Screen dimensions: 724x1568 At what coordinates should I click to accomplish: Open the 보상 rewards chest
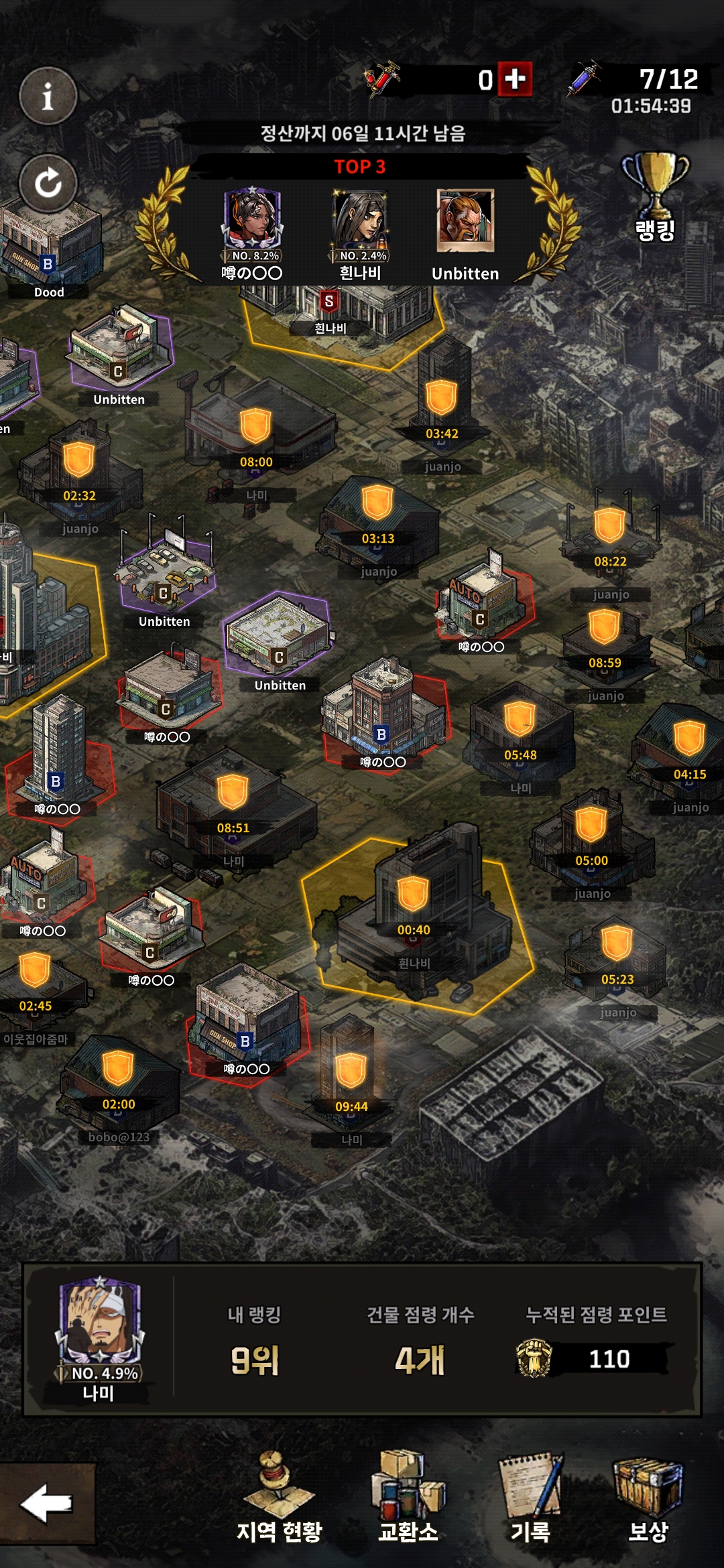pyautogui.click(x=648, y=1498)
